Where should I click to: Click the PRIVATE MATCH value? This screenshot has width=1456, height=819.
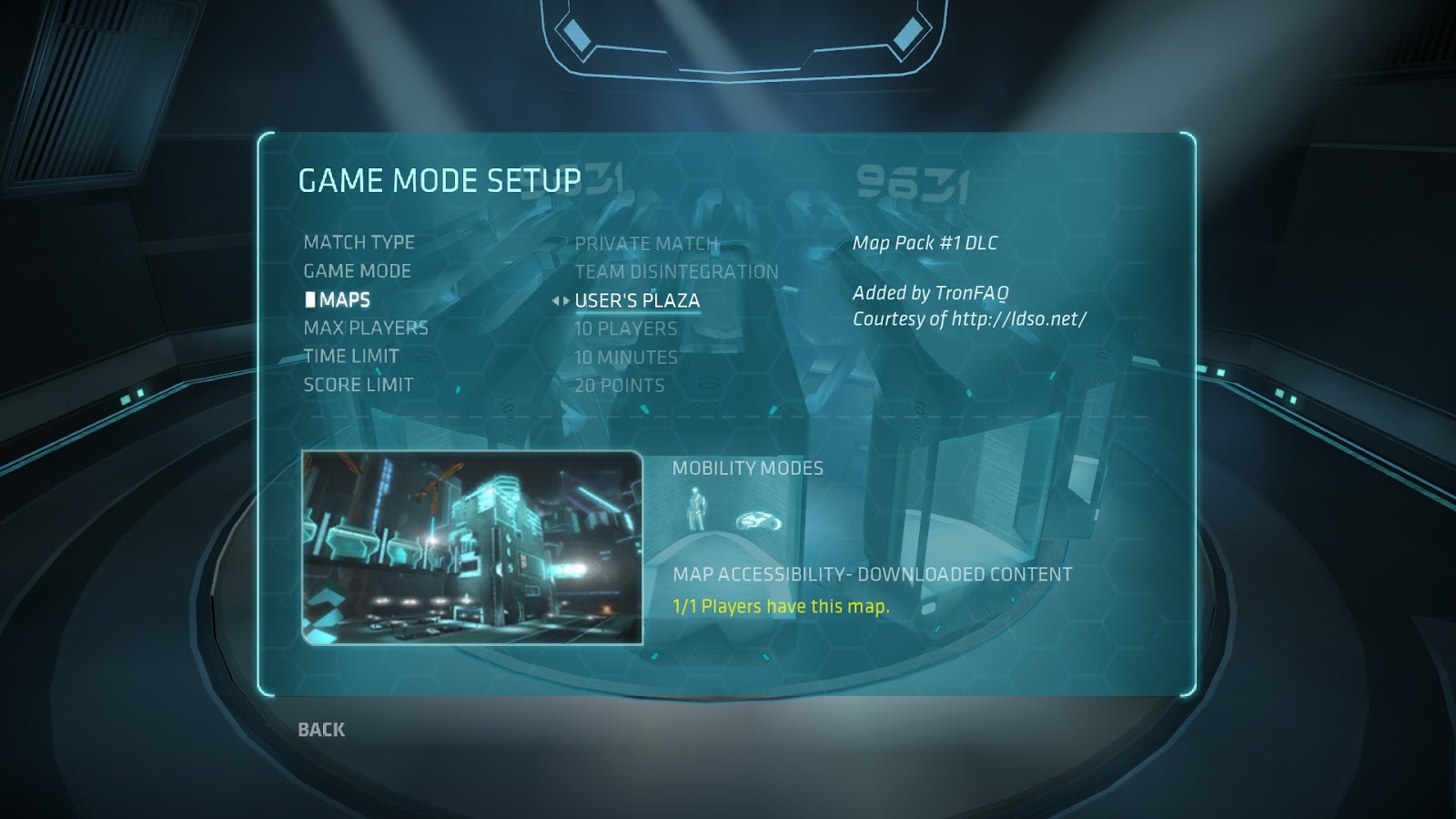647,243
